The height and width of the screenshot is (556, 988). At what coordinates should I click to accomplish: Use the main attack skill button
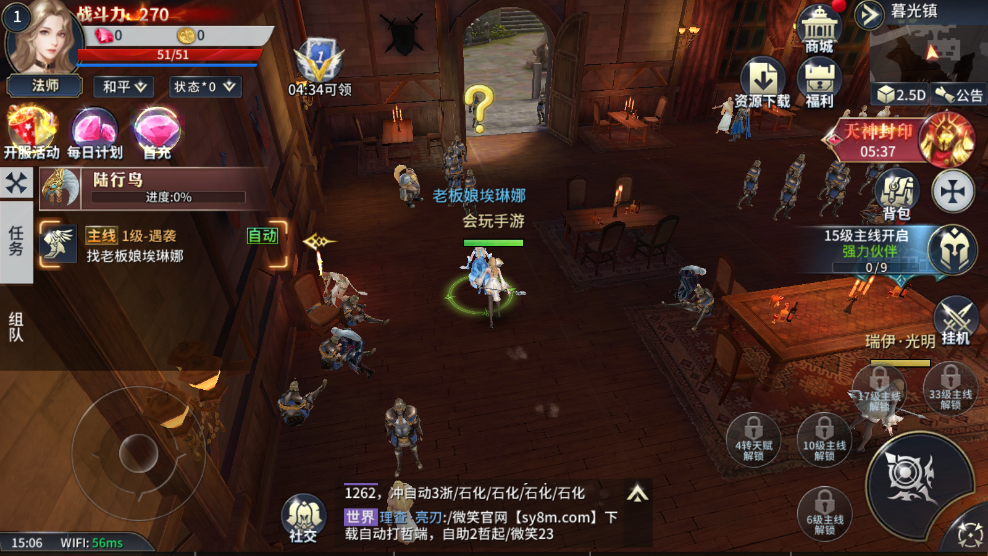[916, 479]
